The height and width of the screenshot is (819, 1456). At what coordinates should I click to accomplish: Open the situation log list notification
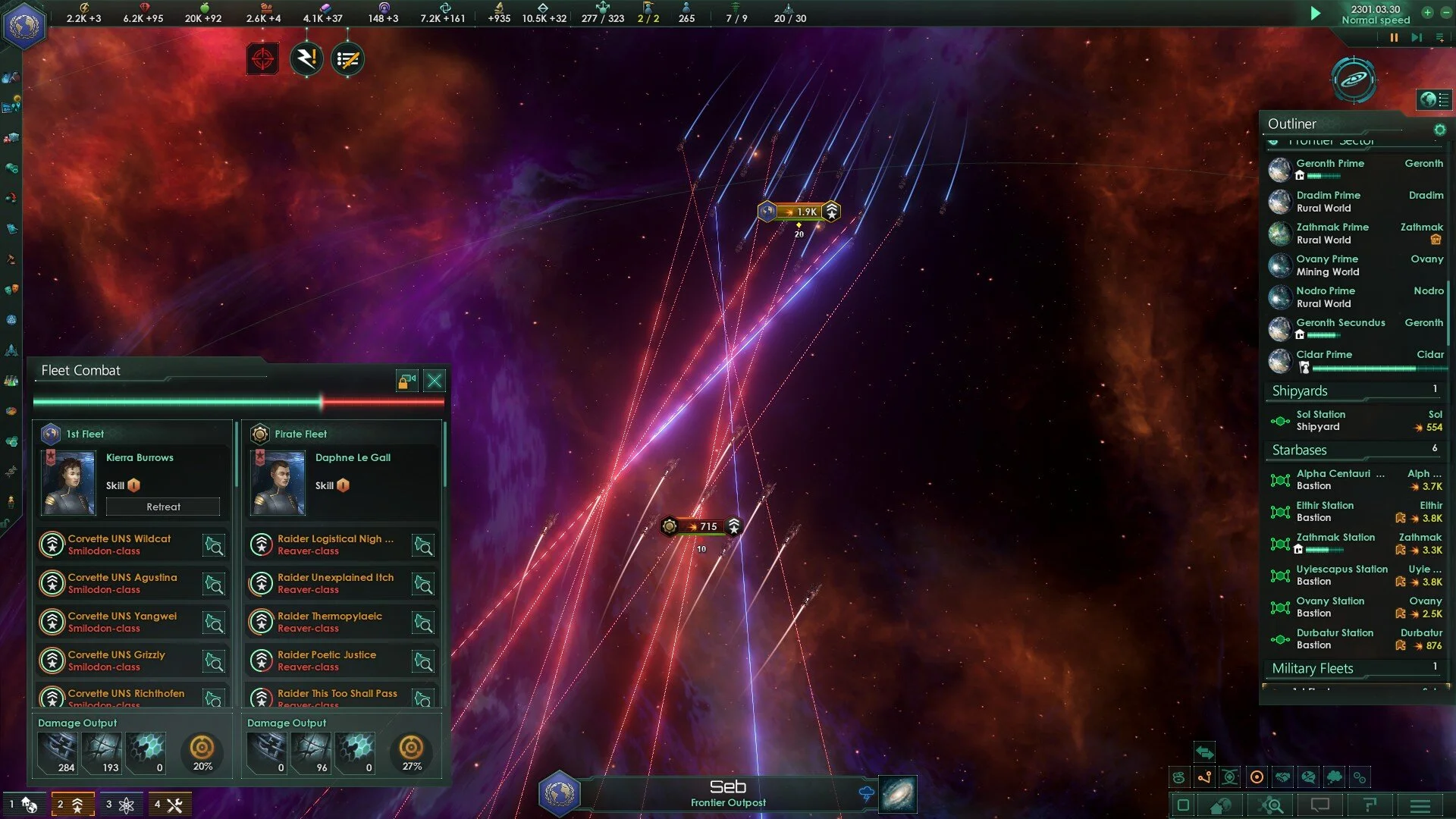pos(347,59)
